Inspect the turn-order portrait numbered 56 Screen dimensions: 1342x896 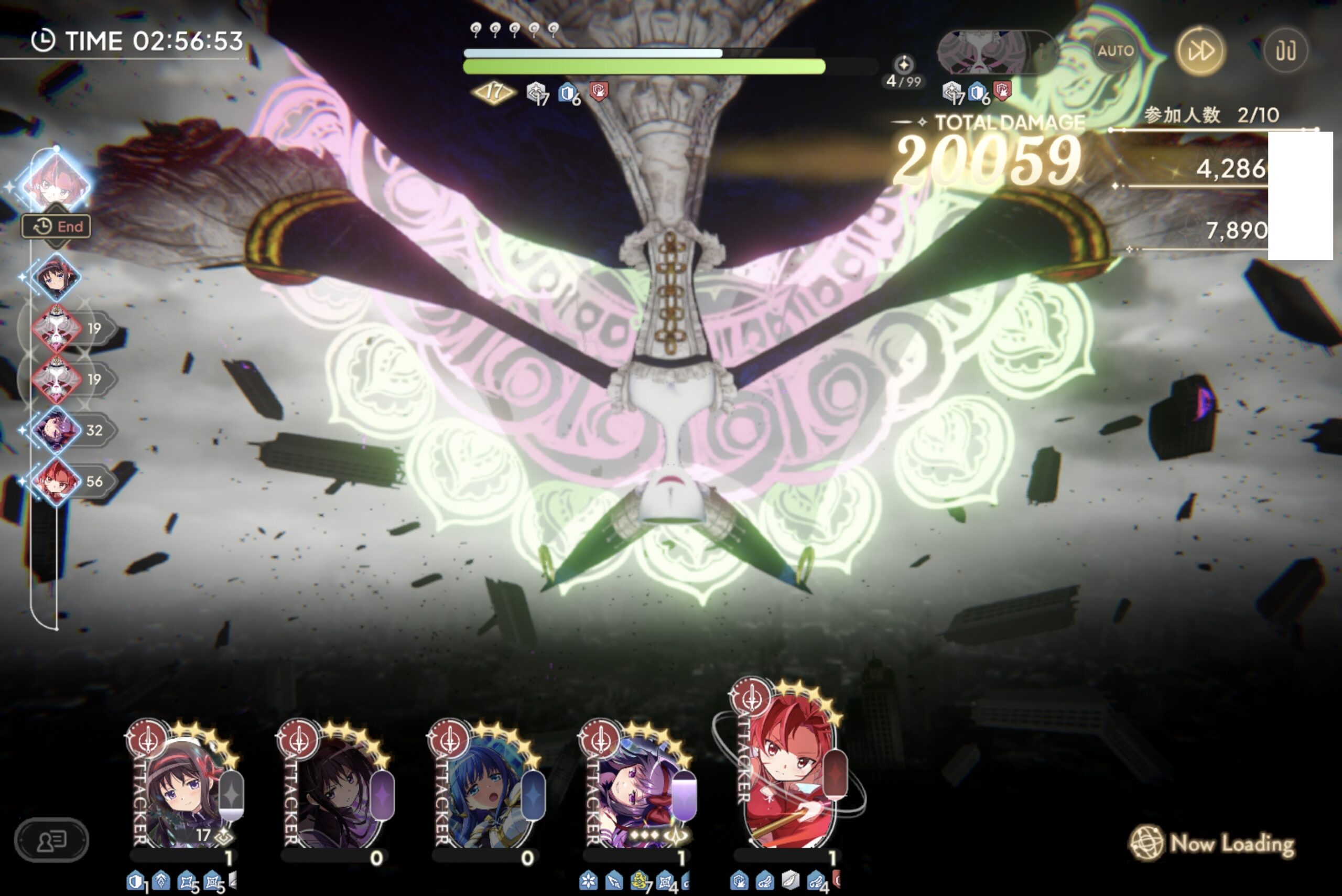pyautogui.click(x=56, y=481)
